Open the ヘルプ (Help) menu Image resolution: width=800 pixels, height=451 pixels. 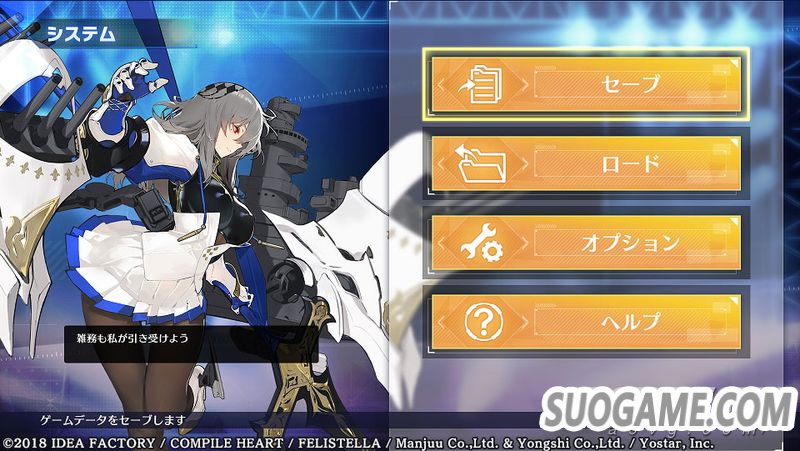[x=587, y=321]
